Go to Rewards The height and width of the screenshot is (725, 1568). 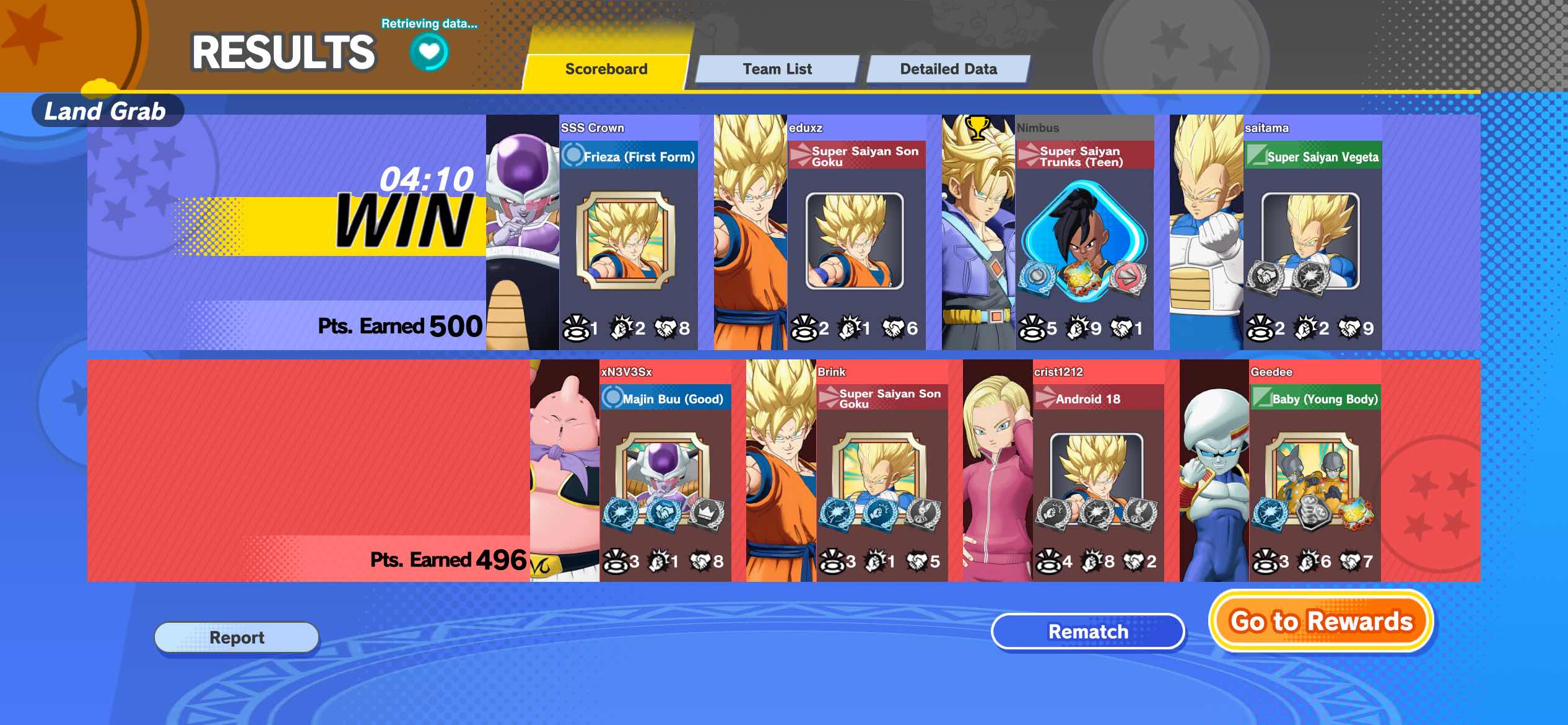[1321, 621]
